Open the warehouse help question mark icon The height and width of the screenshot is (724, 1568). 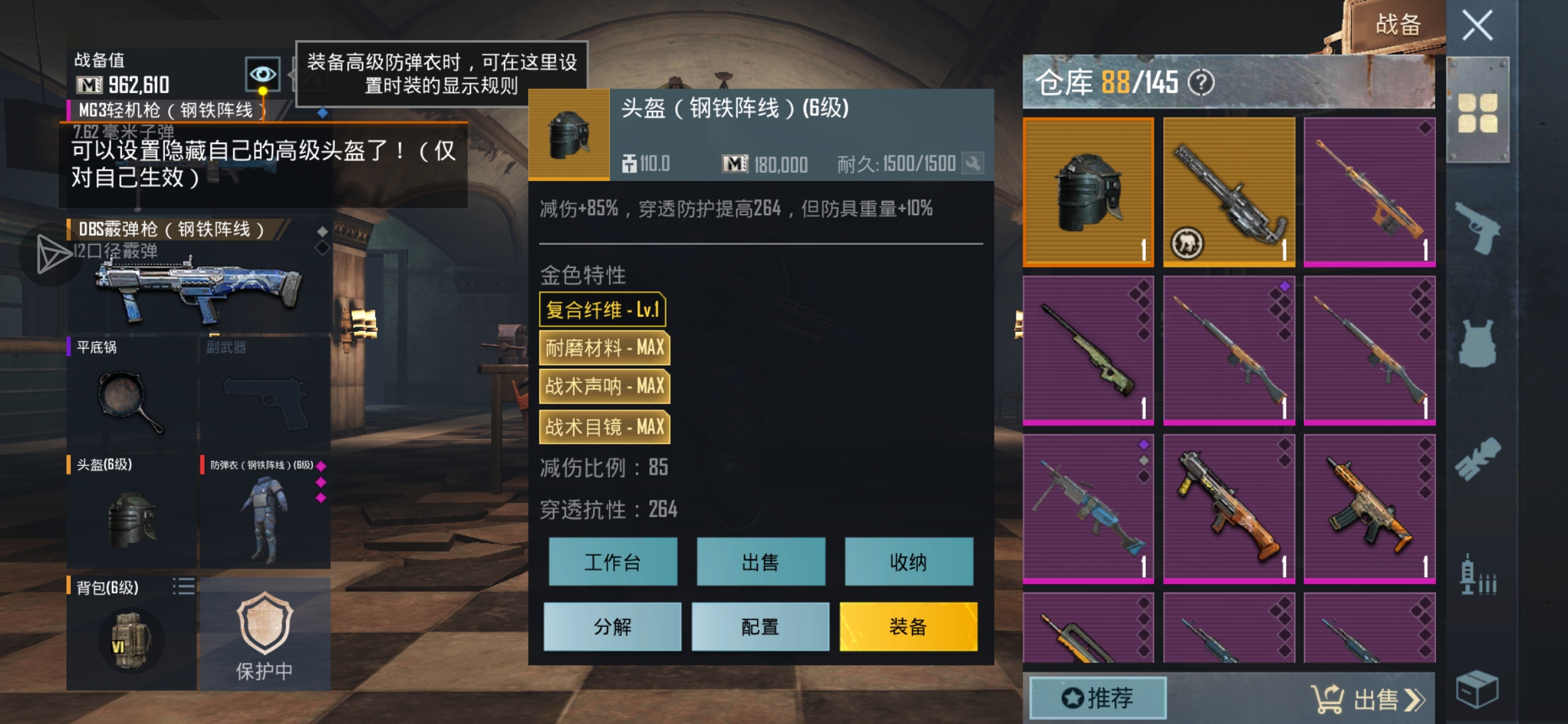point(1204,80)
